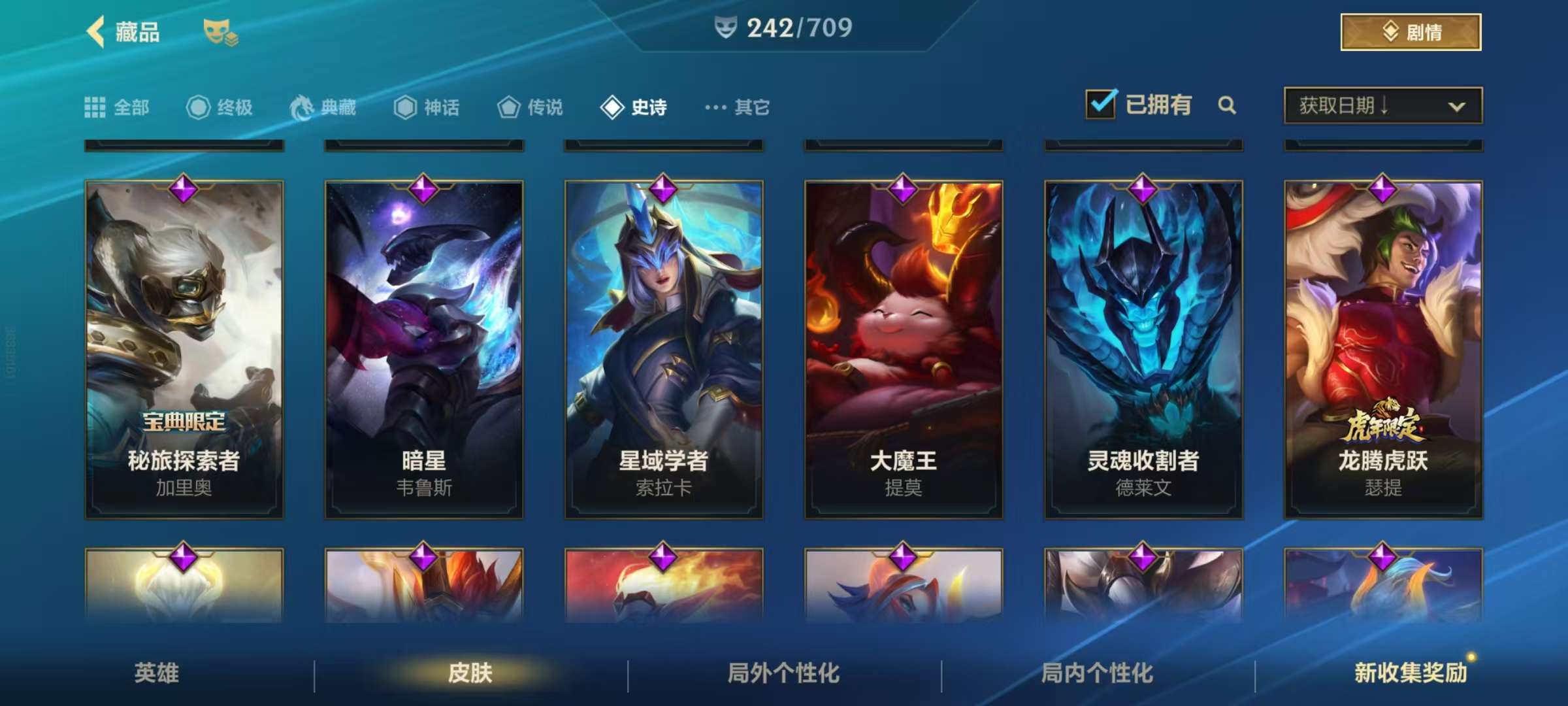Pick the 灵魂收割者 德莱文 skin card
The image size is (1568, 706).
[x=1143, y=350]
